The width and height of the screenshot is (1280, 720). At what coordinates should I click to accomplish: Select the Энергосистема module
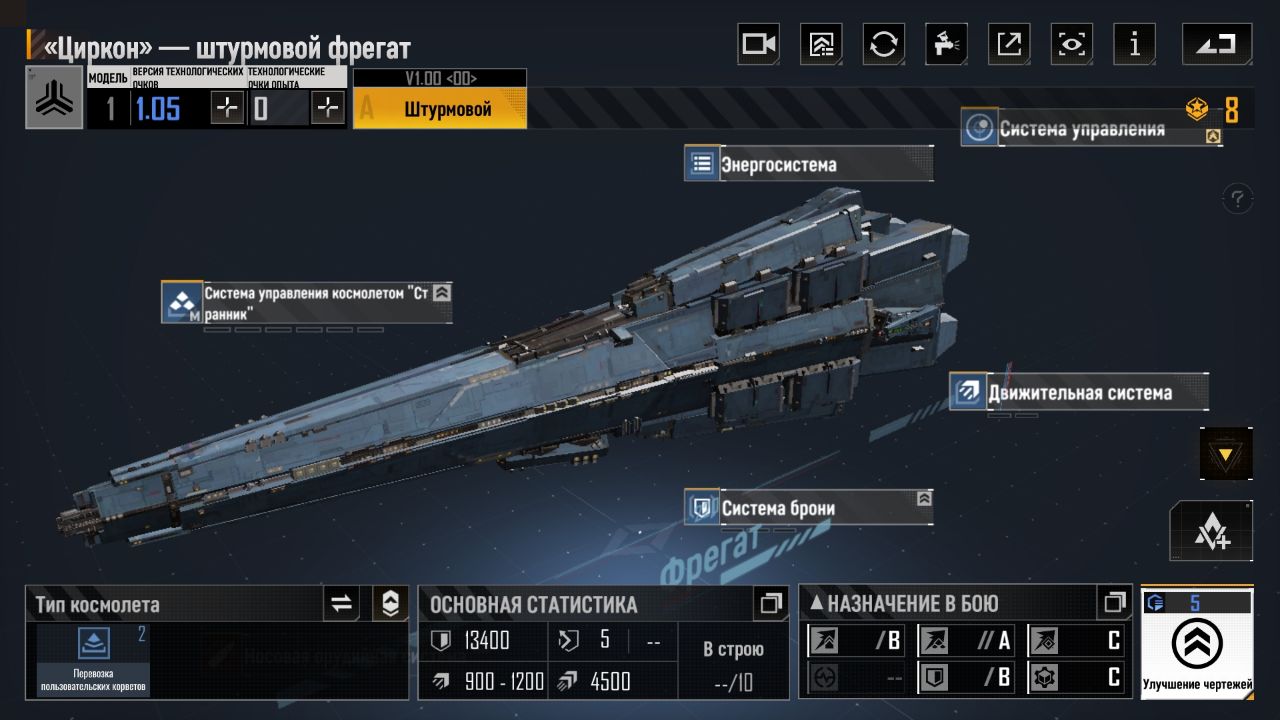pos(808,164)
